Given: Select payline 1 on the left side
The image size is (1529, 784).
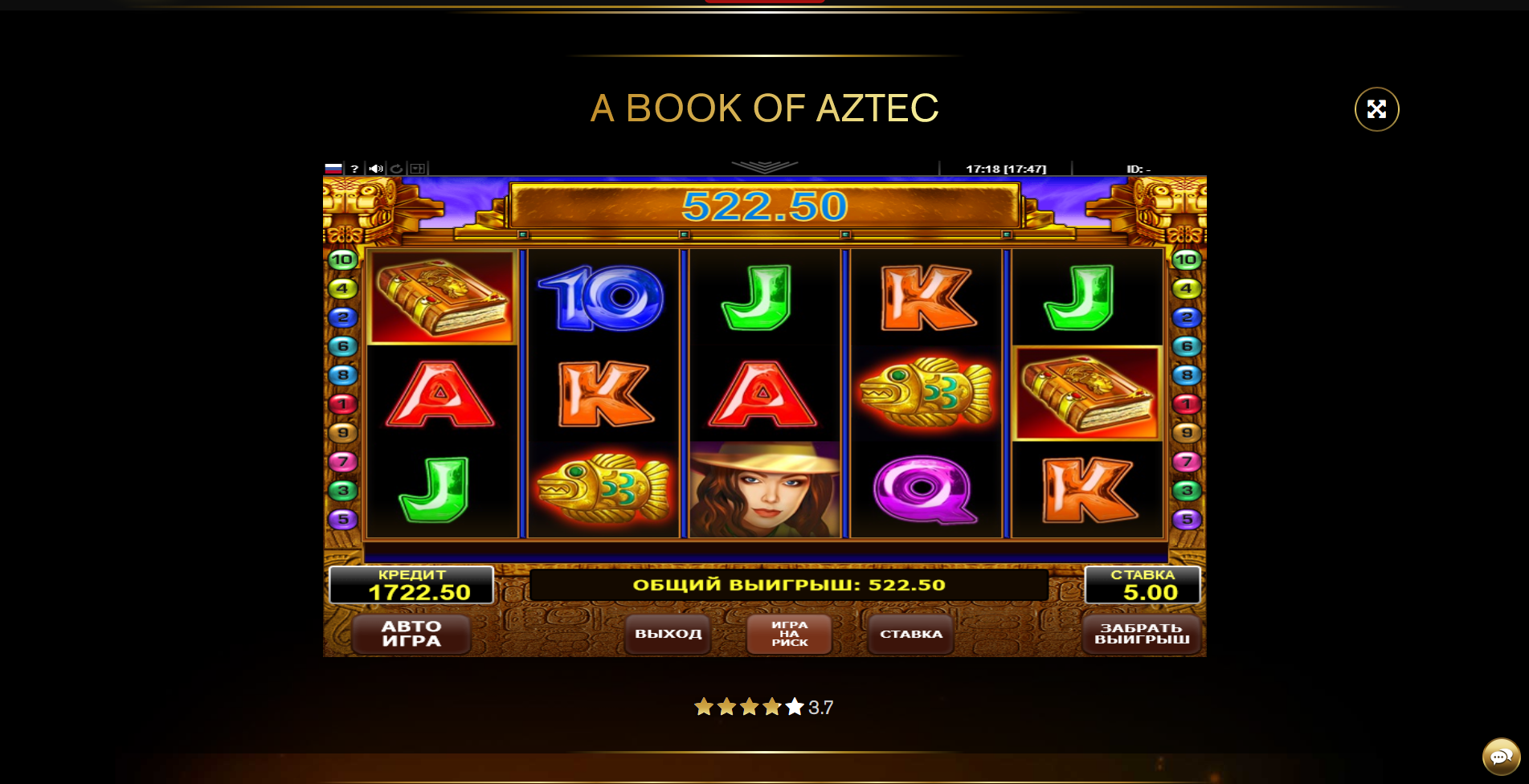Looking at the screenshot, I should pos(342,404).
